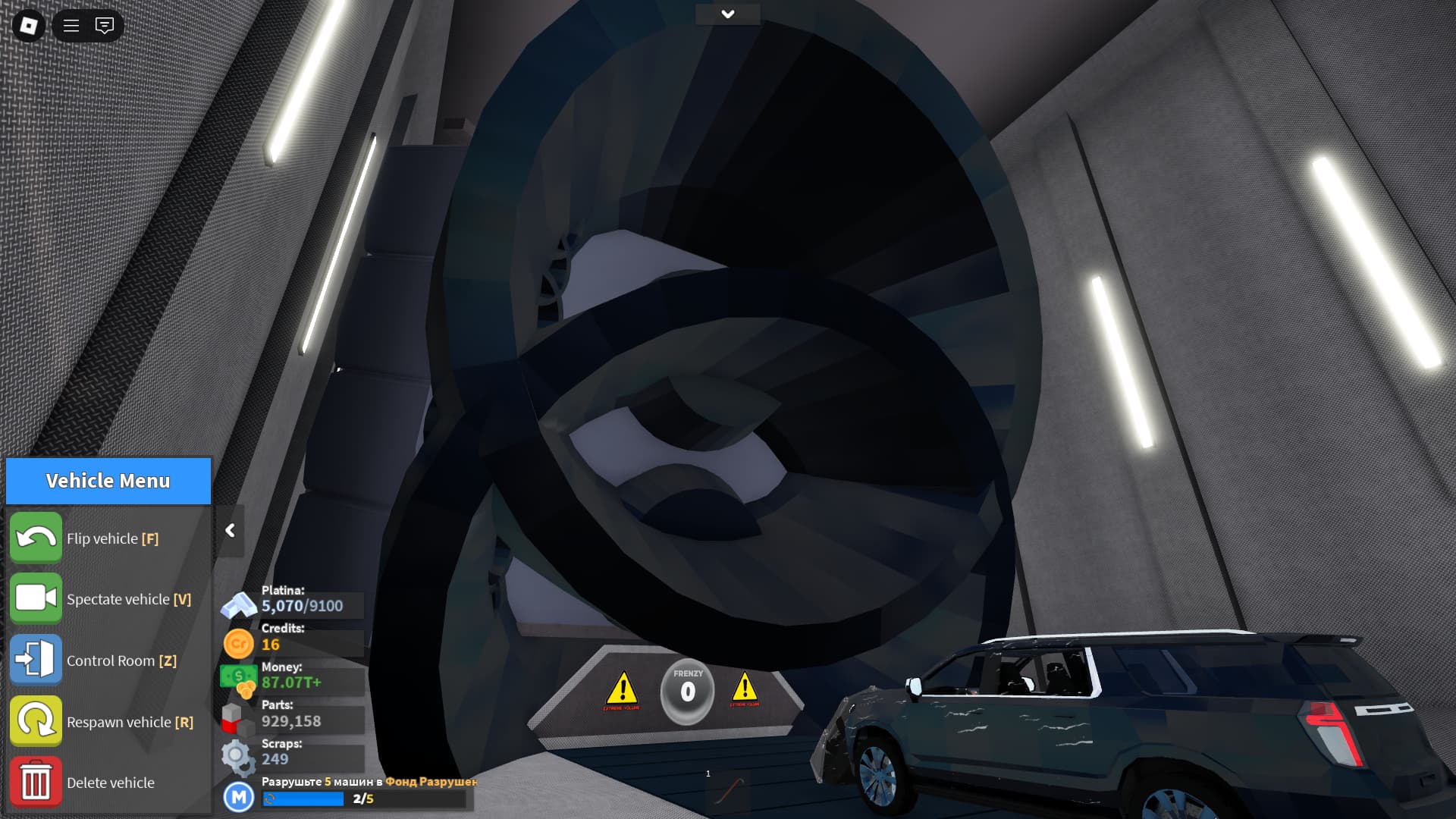The image size is (1456, 819).
Task: Flip vehicle with the green arrow button
Action: click(36, 538)
